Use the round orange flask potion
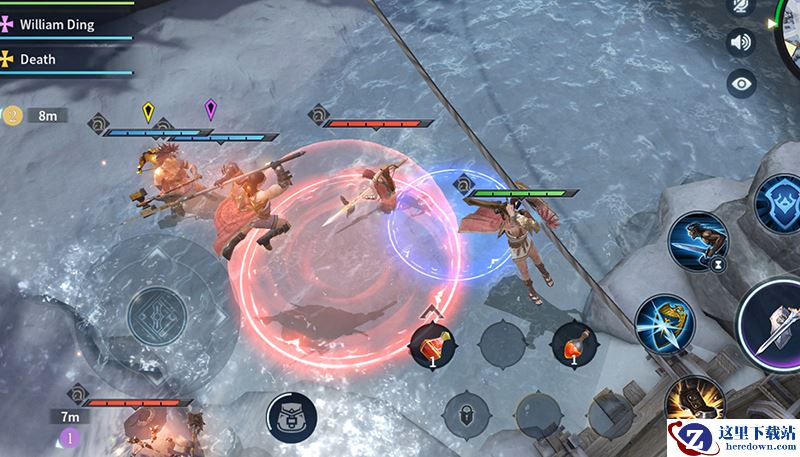Screen dimensions: 800x457 tap(573, 344)
